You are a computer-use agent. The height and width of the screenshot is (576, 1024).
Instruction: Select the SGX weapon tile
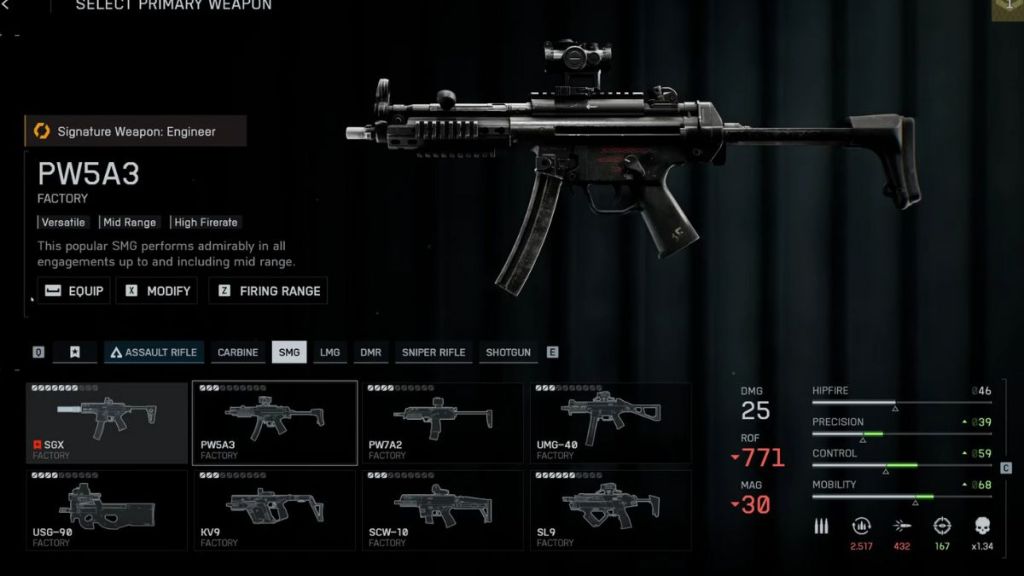click(107, 423)
